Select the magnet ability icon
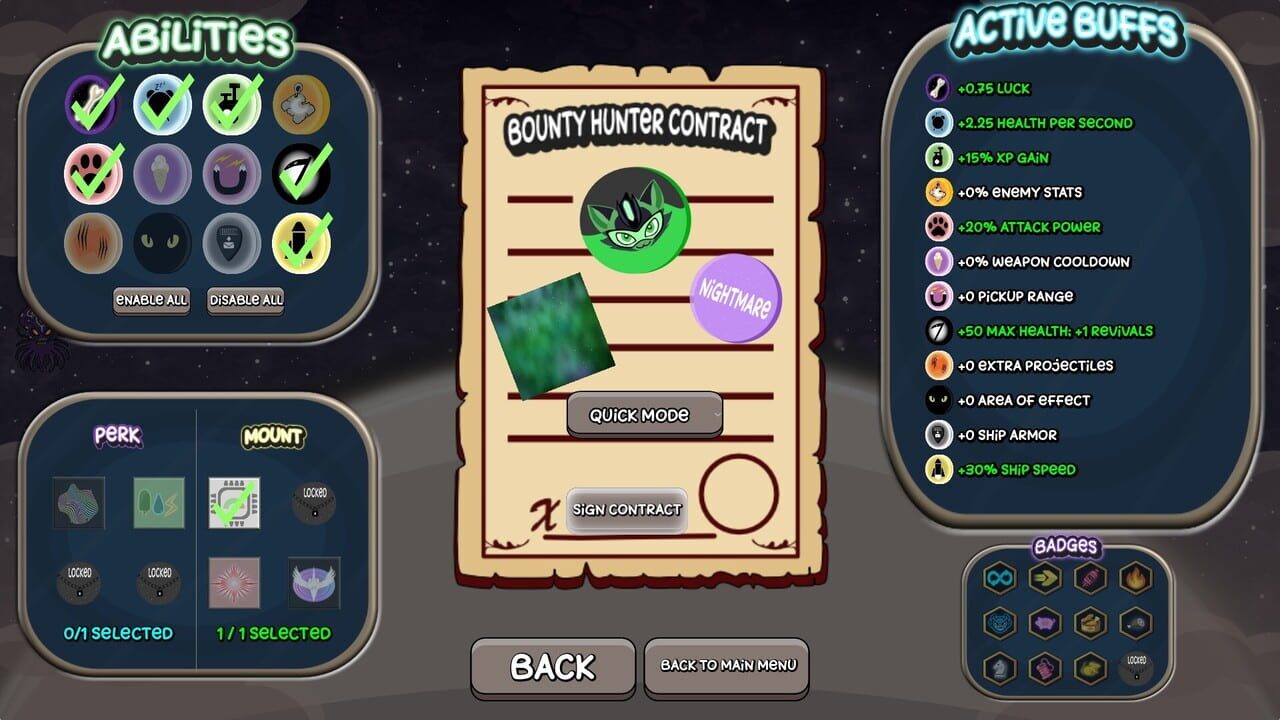The image size is (1280, 720). (233, 175)
